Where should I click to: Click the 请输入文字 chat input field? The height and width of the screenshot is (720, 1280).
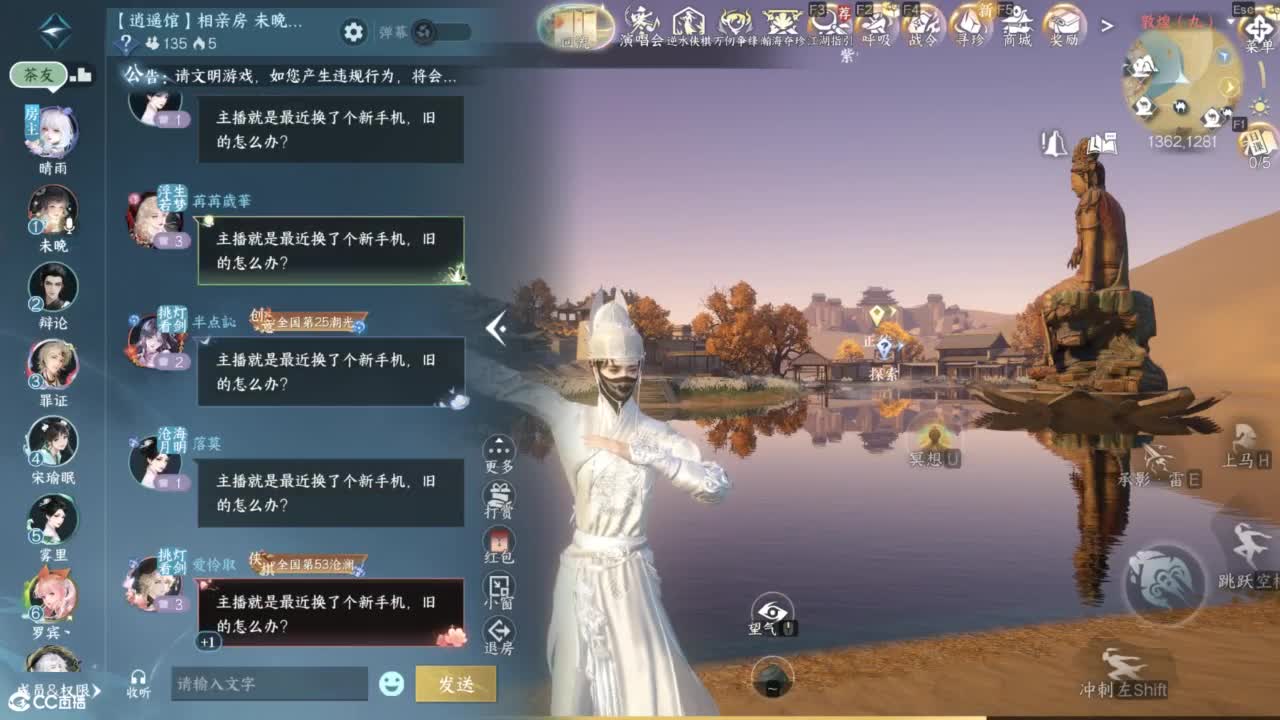tap(270, 681)
